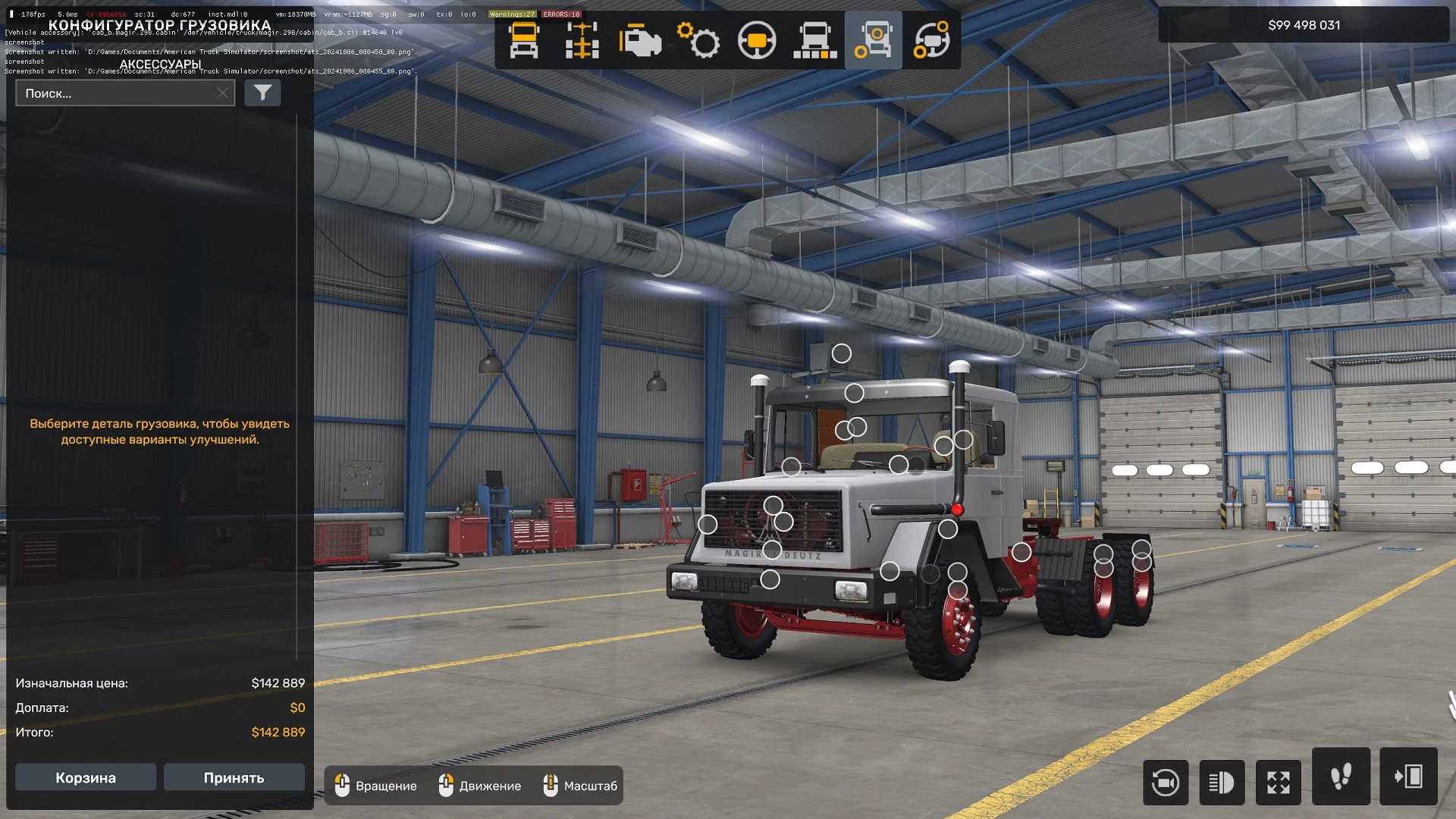Choose the truck paint colour swatches tab
This screenshot has height=819, width=1456.
[815, 40]
